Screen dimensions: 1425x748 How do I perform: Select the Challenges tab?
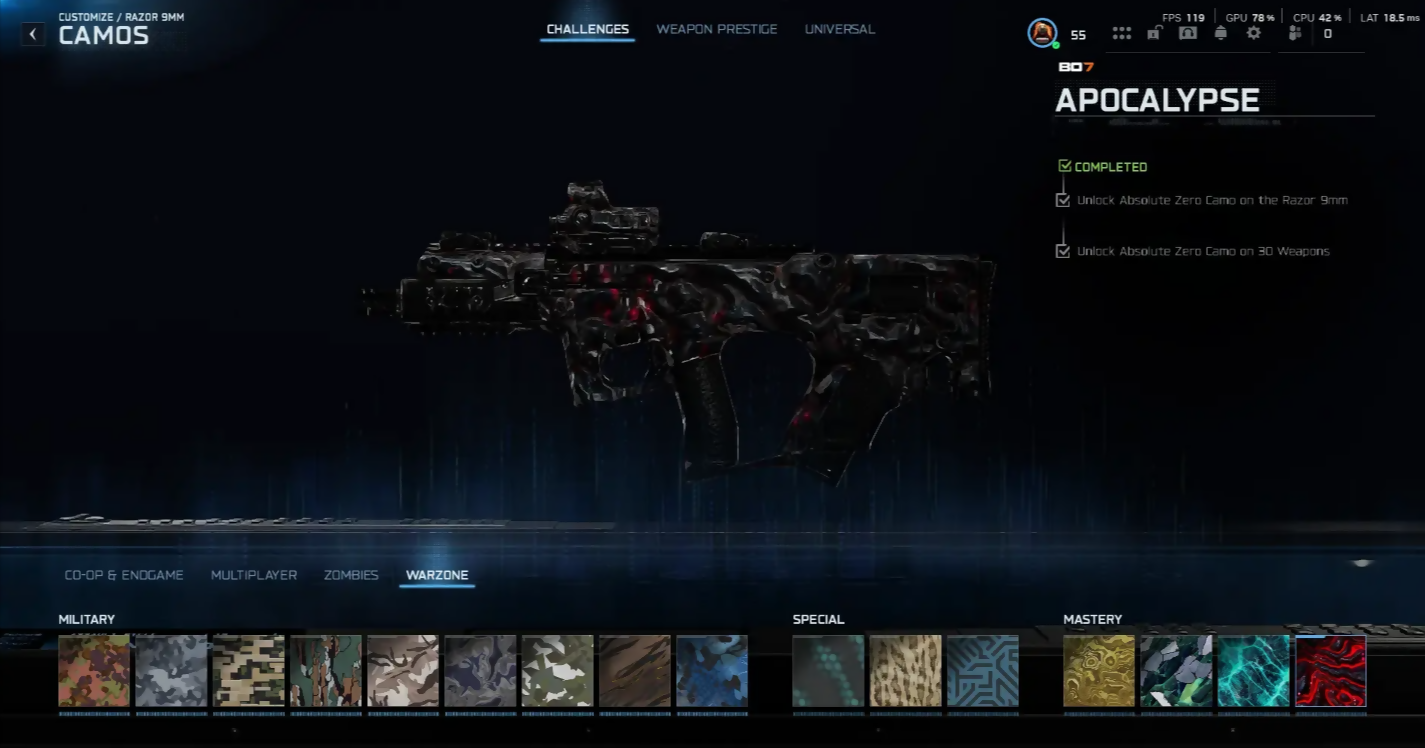point(587,29)
